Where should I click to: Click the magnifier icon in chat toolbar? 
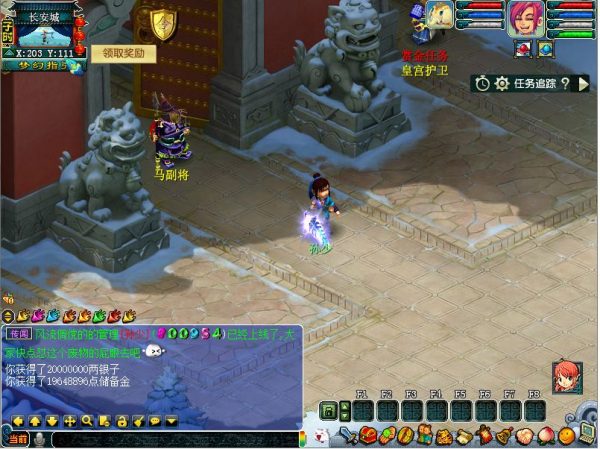87,421
